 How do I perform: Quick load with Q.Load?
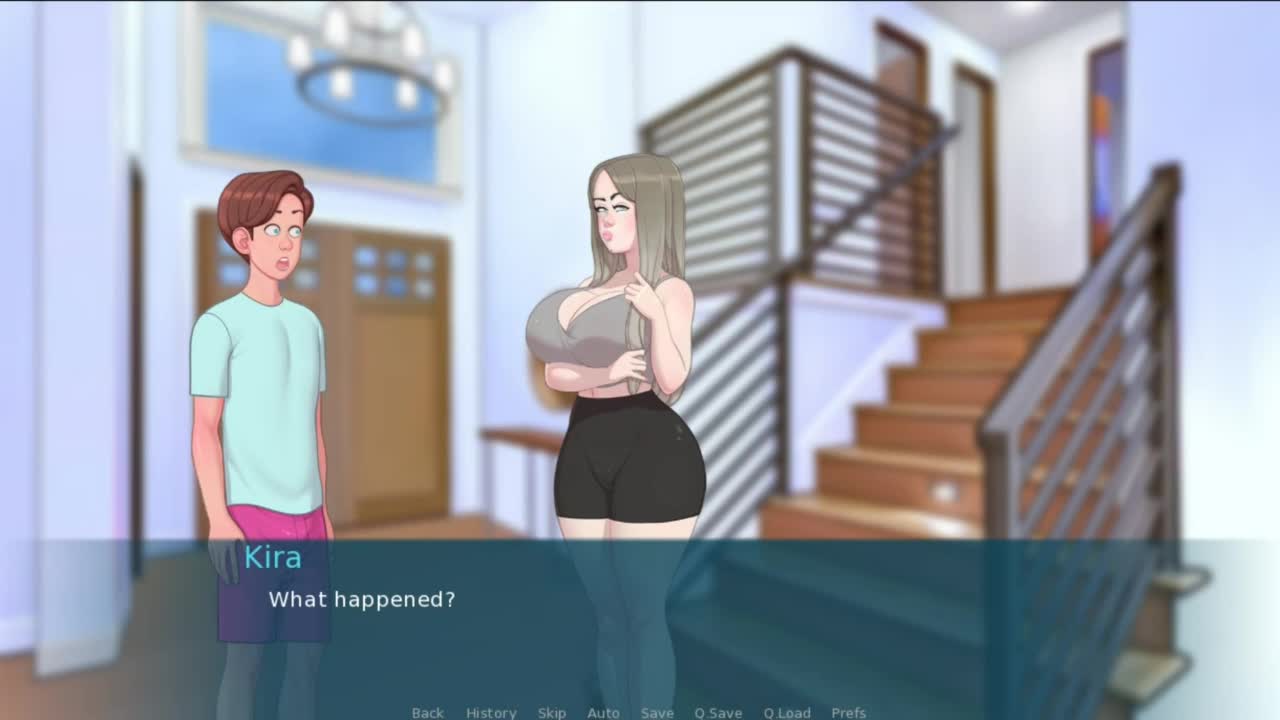(787, 712)
